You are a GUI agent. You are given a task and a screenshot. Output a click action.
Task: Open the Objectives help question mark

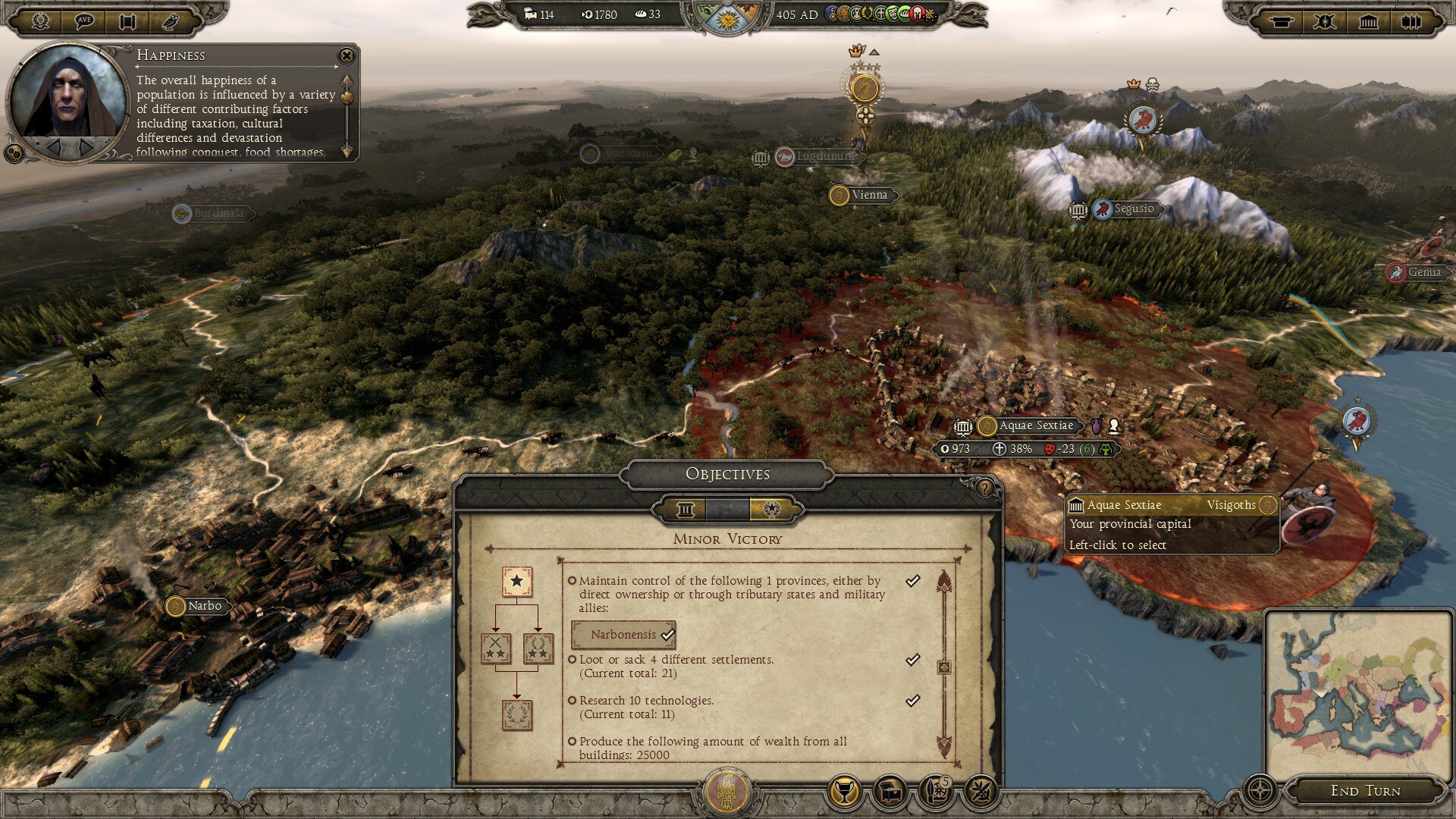click(984, 488)
